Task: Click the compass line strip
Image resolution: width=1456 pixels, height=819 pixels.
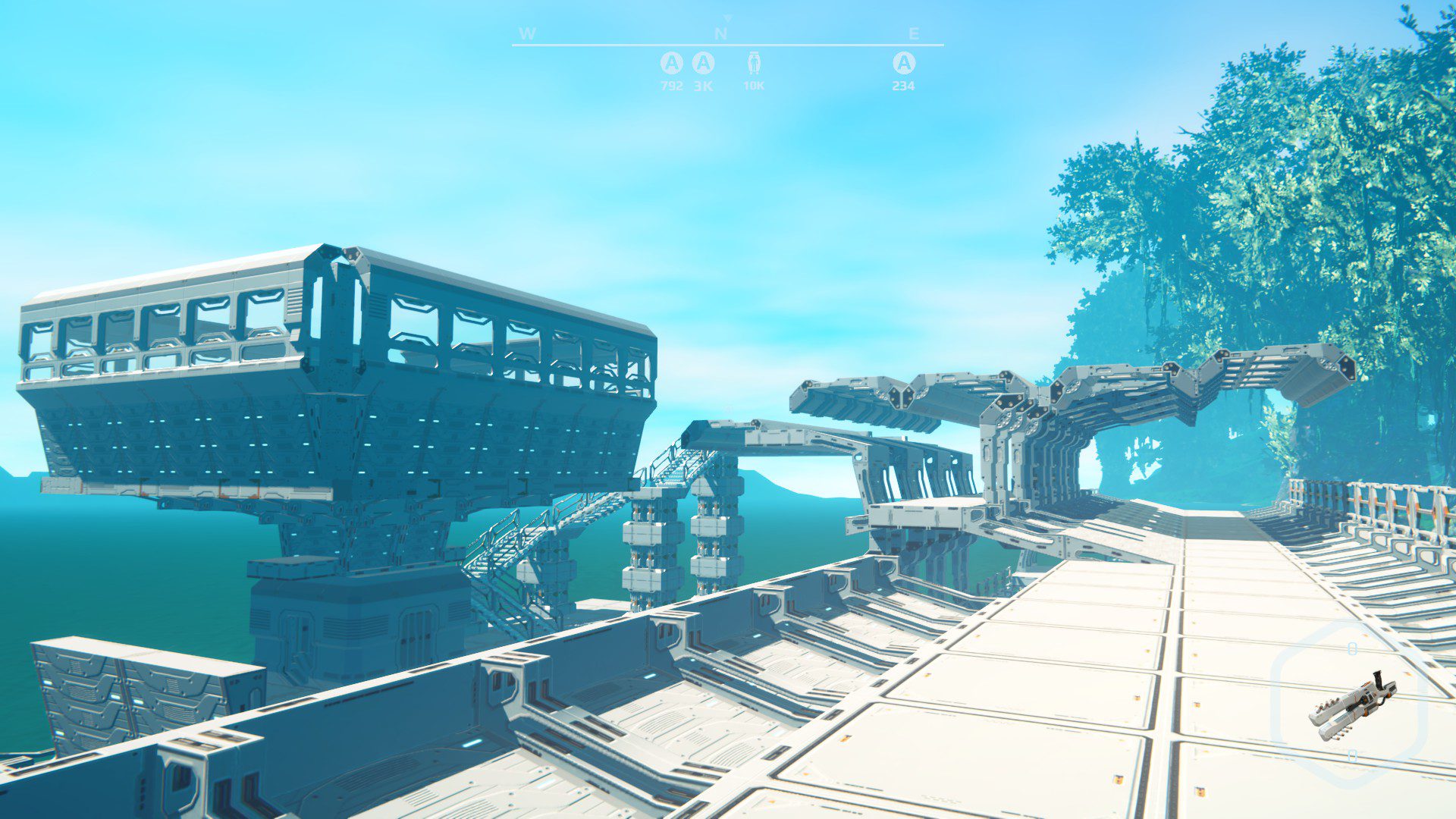Action: (720, 45)
